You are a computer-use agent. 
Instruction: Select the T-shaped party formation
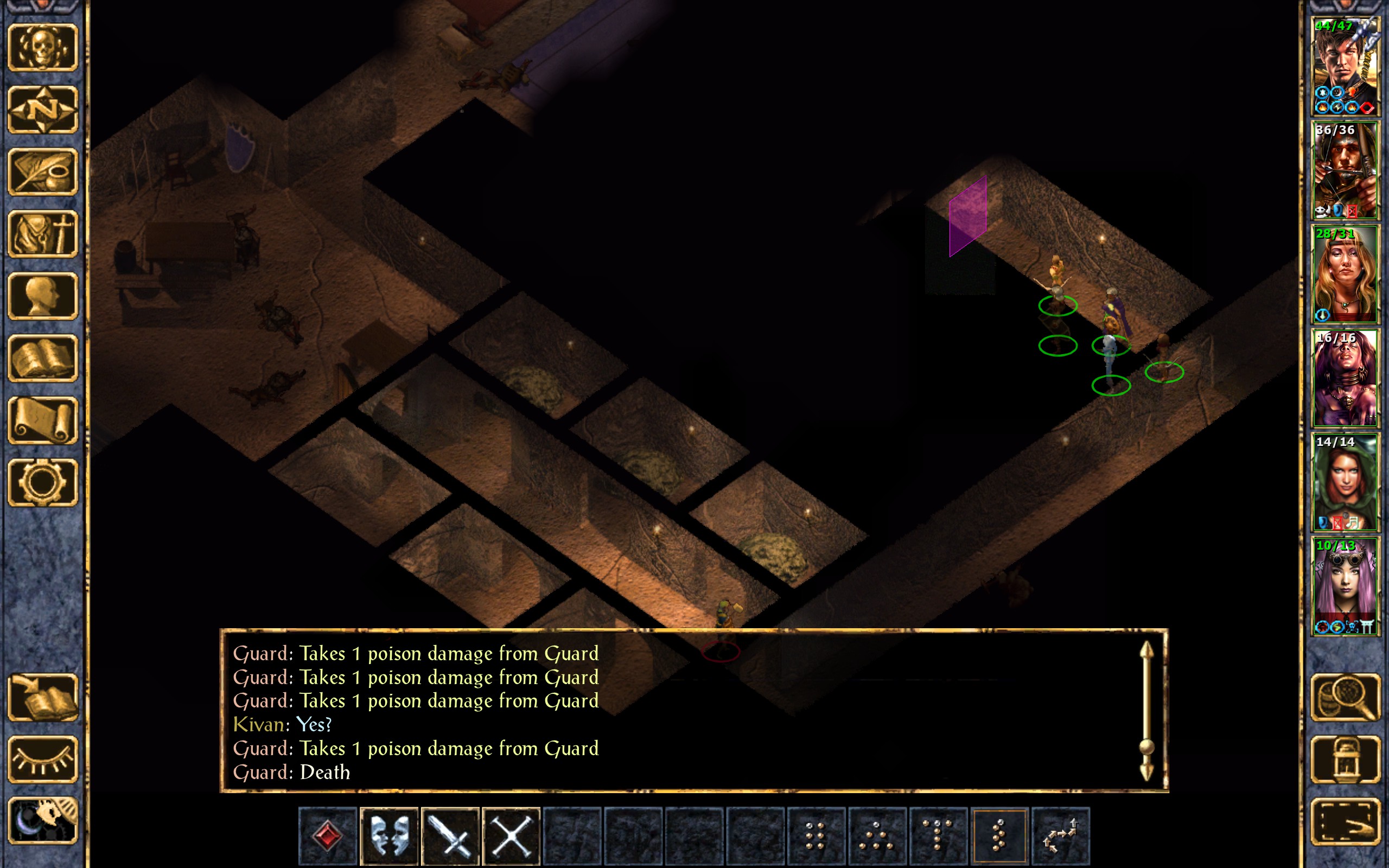(938, 835)
